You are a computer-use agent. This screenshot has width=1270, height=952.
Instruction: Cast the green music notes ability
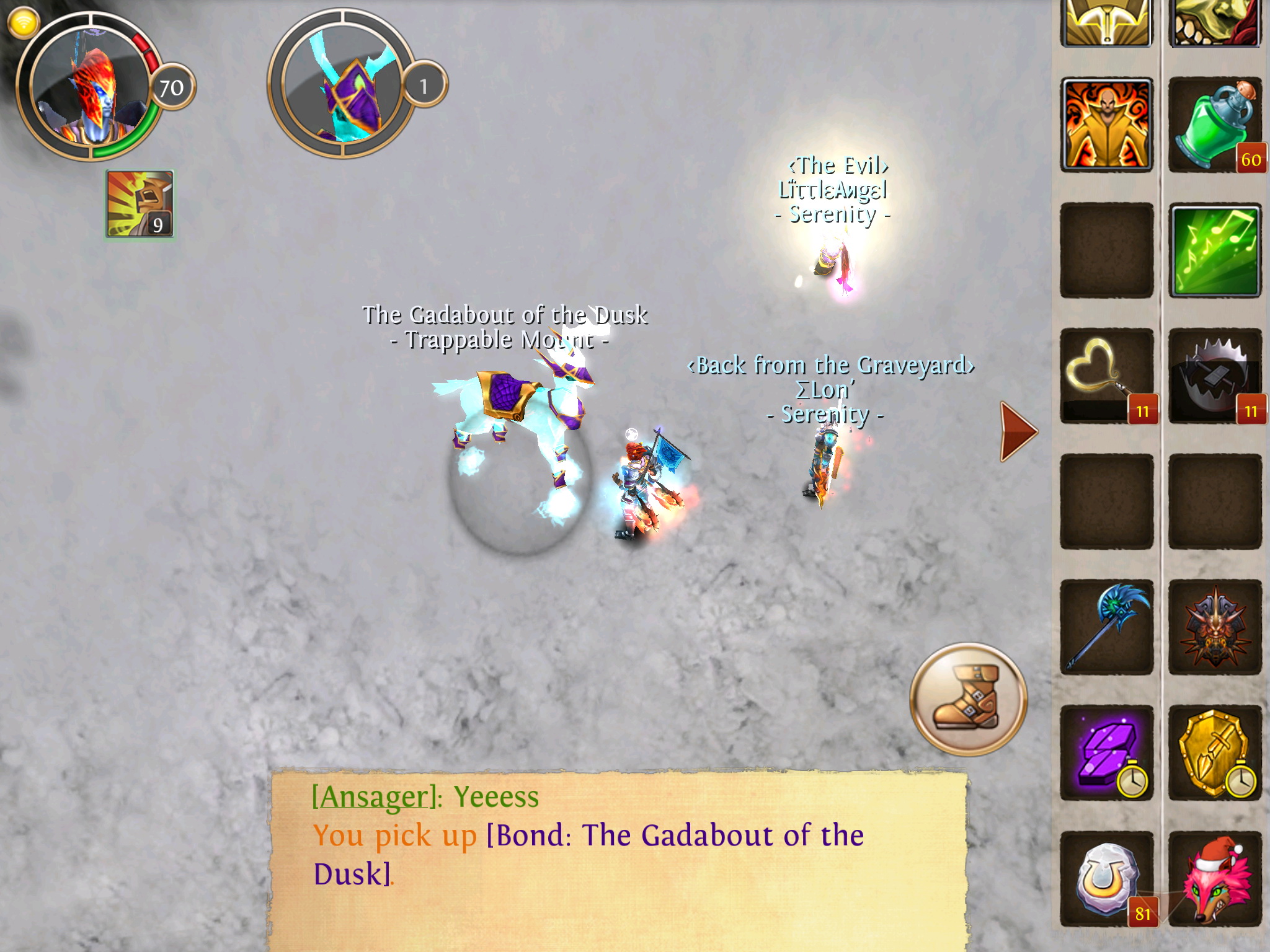coord(1215,251)
